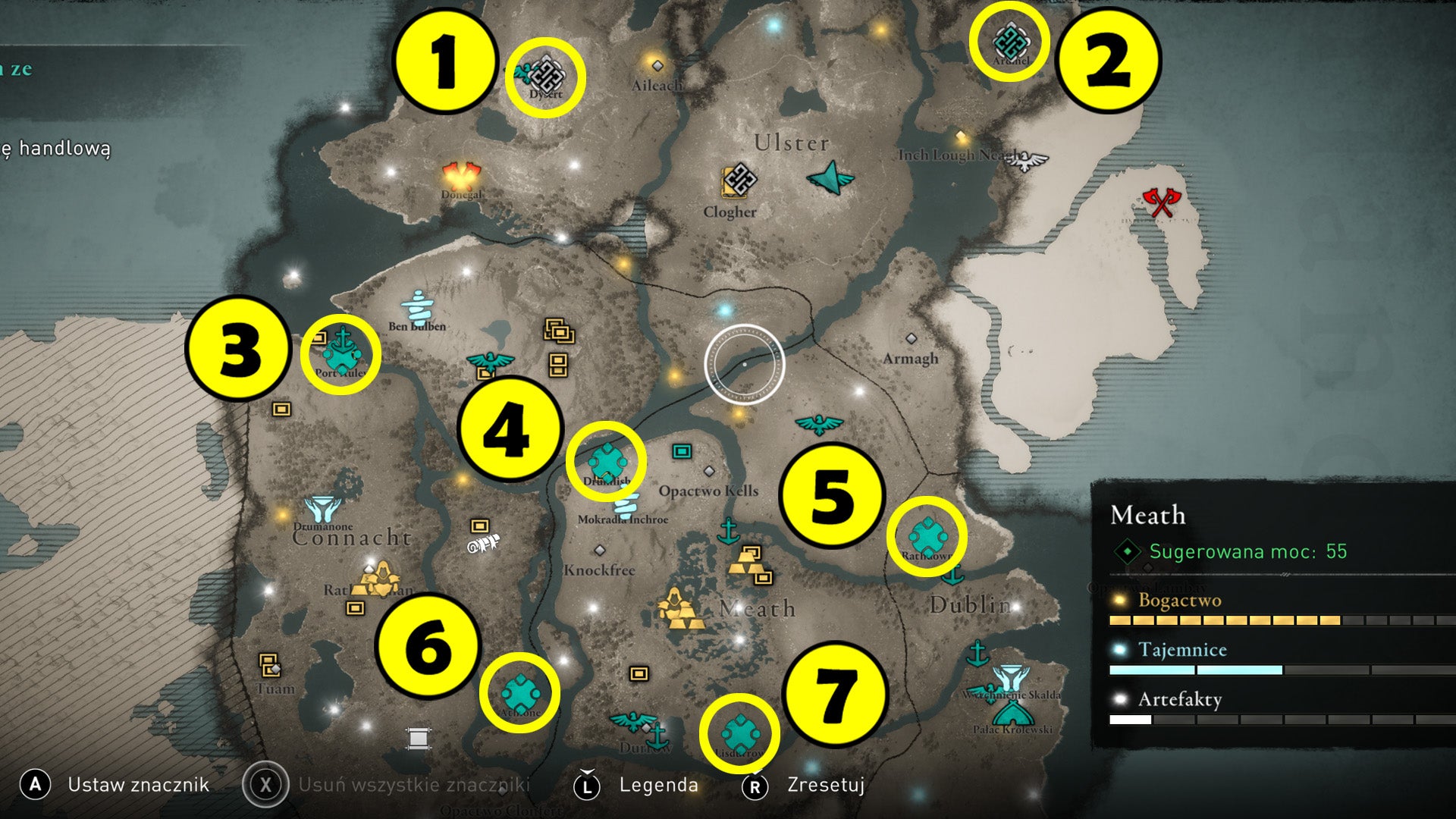The height and width of the screenshot is (819, 1456).
Task: Open the Legenda map legend
Action: click(658, 786)
